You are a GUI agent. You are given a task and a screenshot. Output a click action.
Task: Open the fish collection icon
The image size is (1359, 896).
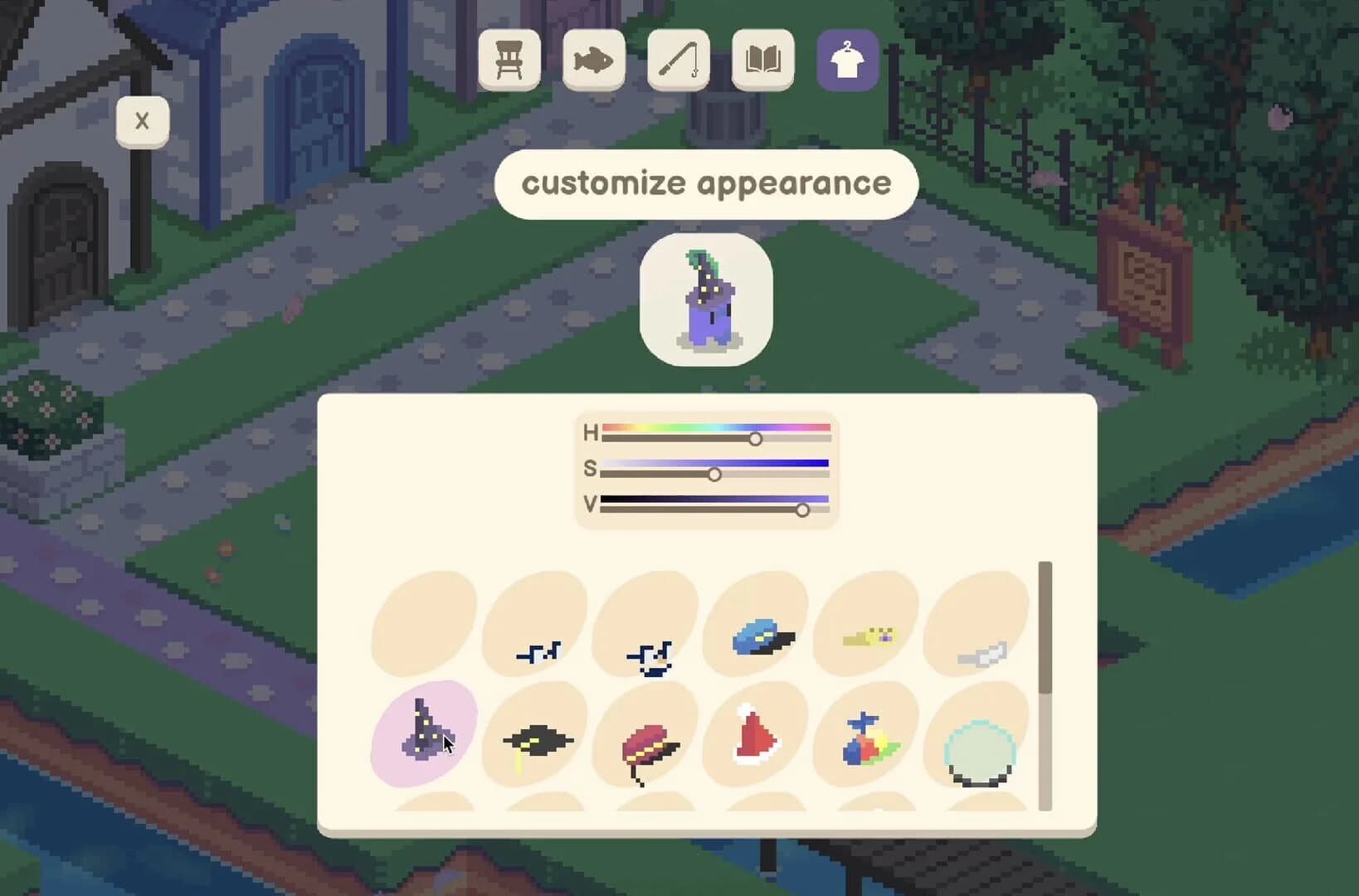pos(594,60)
